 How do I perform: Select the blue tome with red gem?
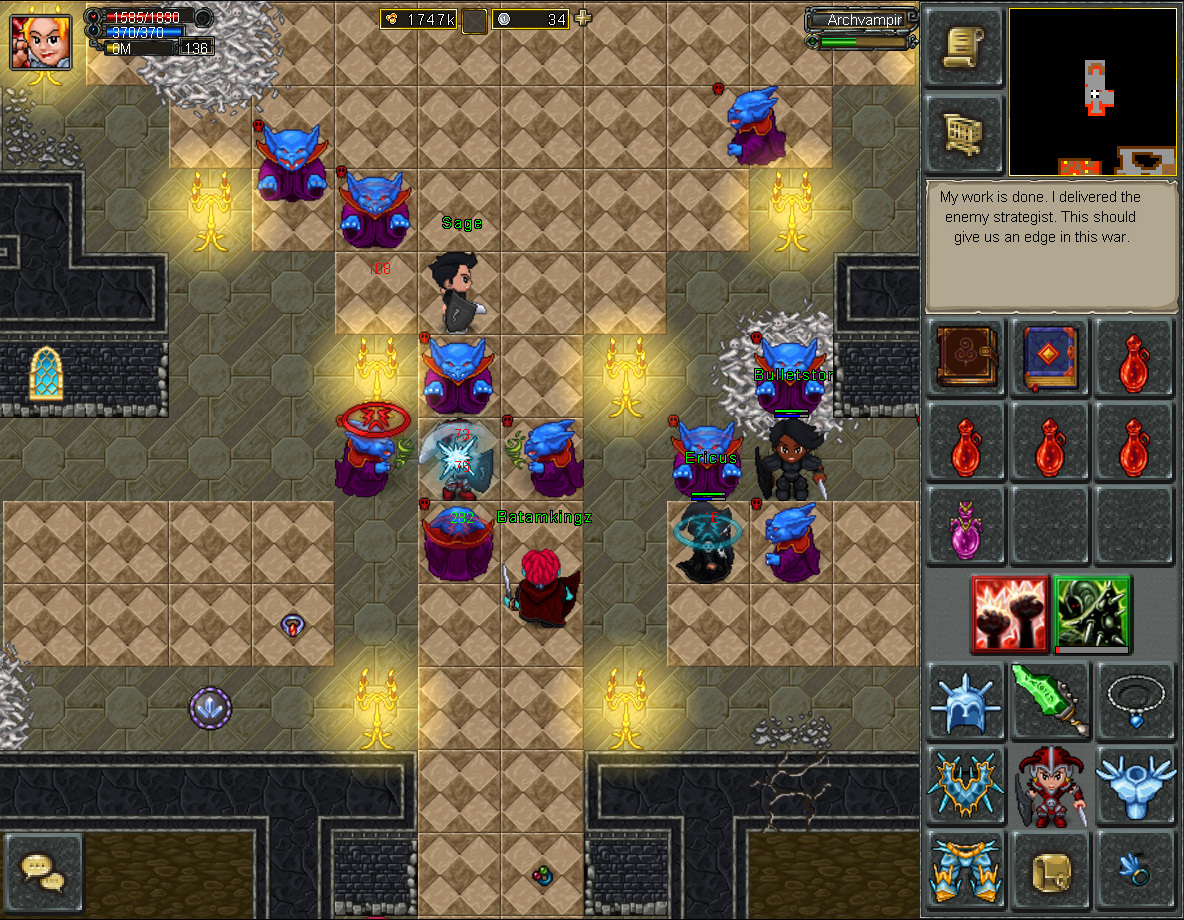point(1050,356)
